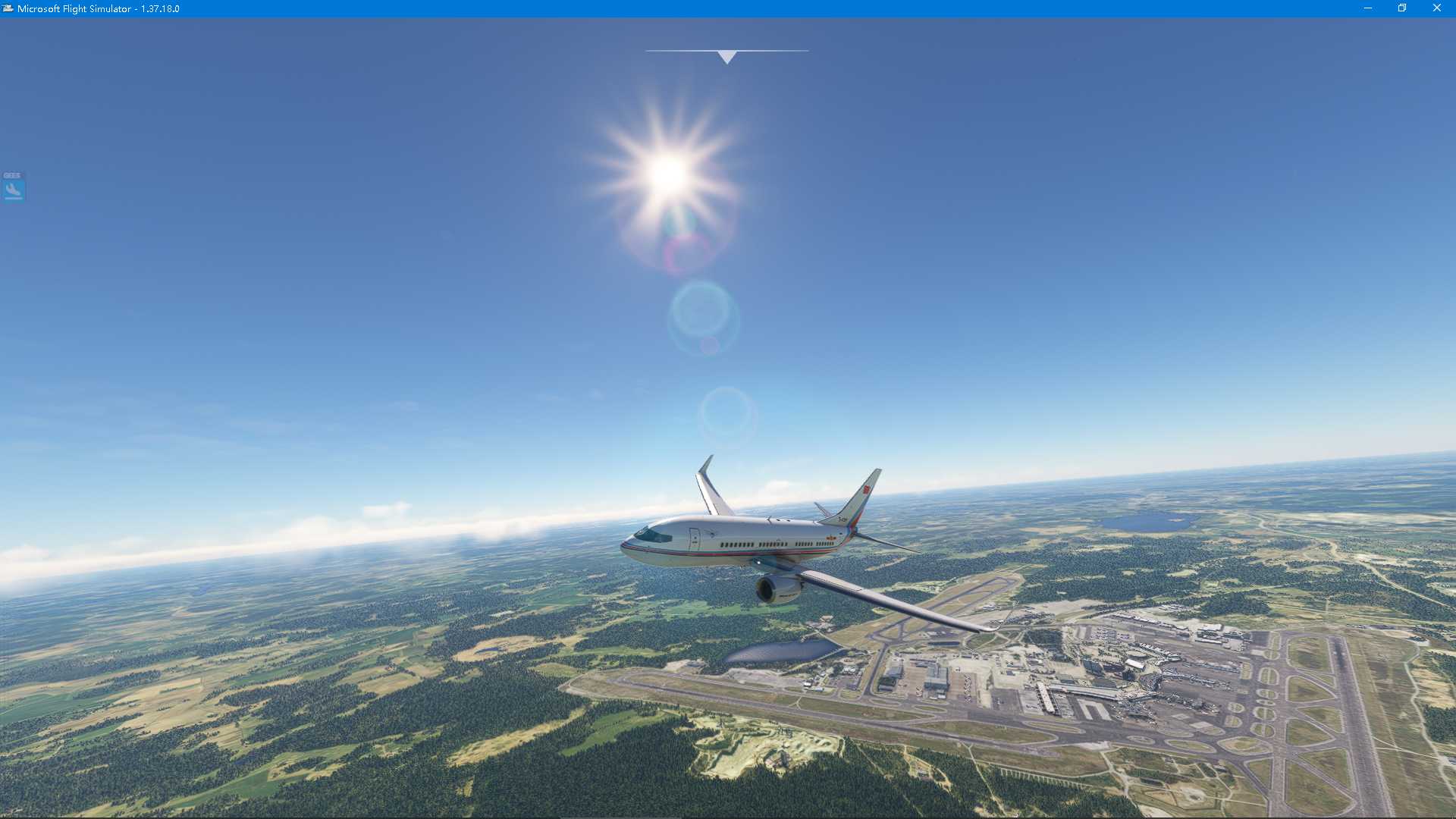Close the Microsoft Flight Simulator window

[1436, 8]
